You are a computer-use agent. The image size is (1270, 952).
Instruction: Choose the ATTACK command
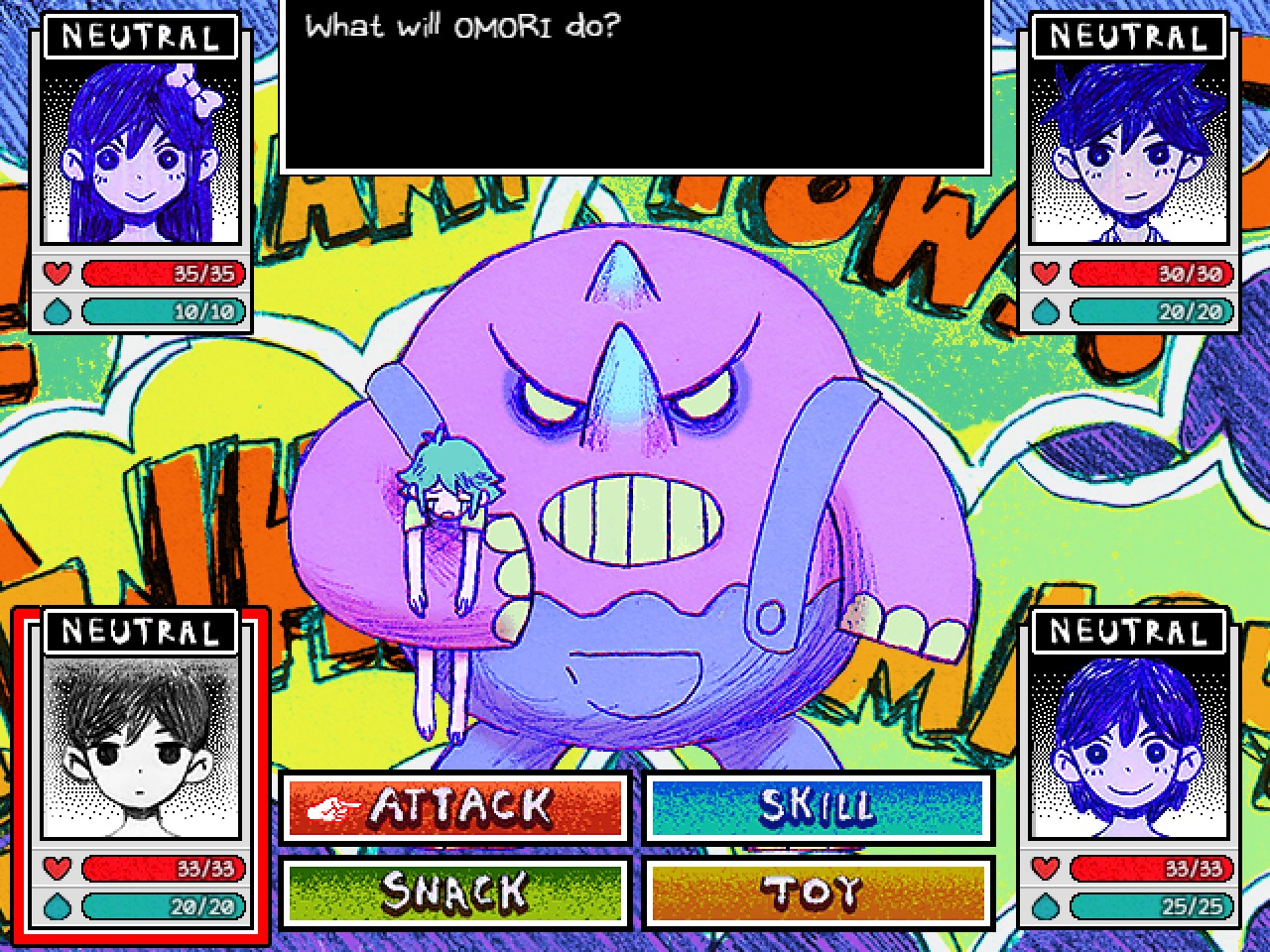pos(454,807)
